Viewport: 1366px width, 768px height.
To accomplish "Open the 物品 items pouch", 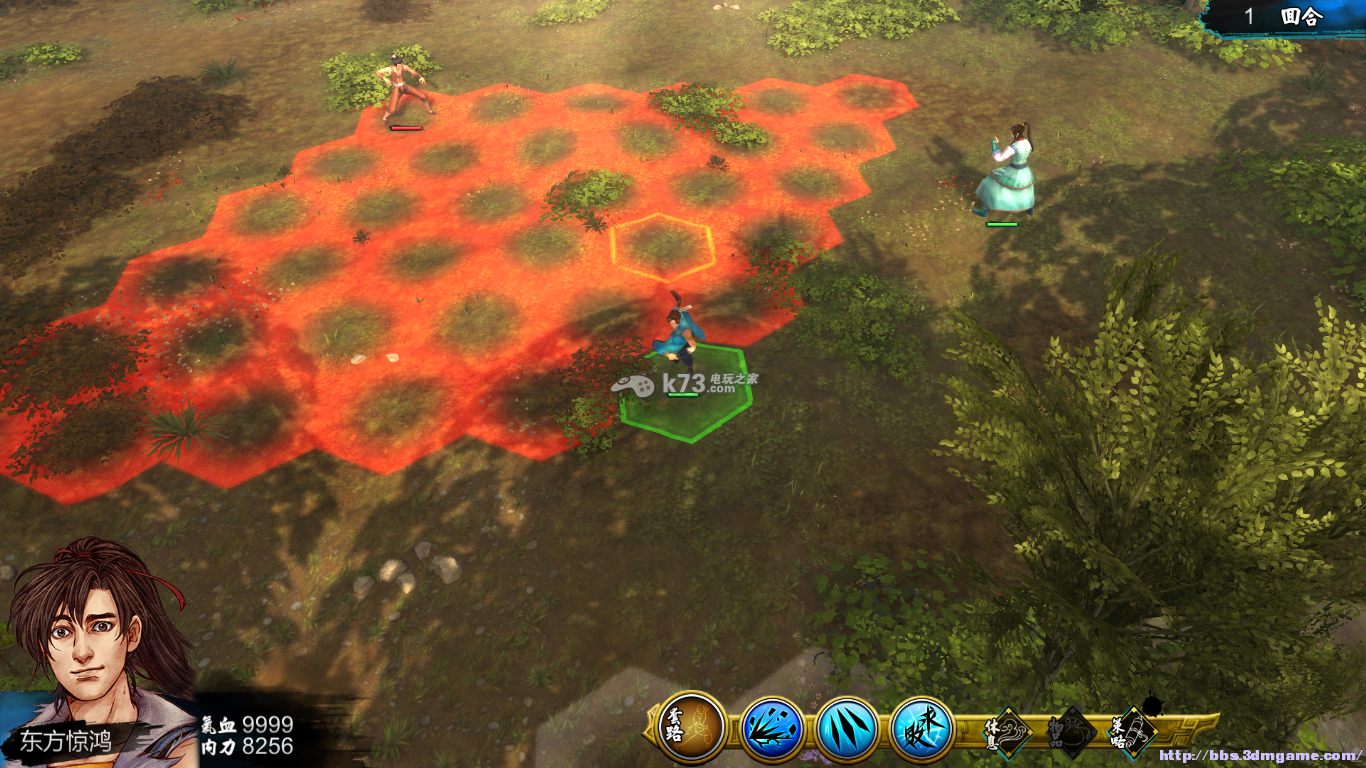I will pyautogui.click(x=1069, y=733).
